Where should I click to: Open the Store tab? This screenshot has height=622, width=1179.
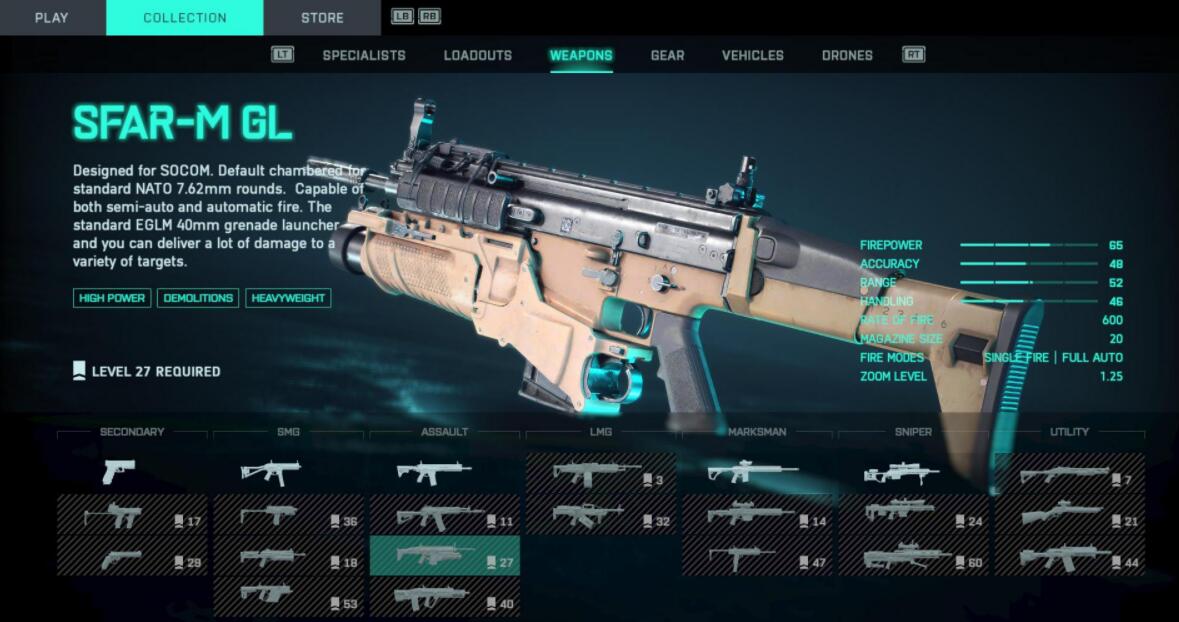(x=322, y=18)
